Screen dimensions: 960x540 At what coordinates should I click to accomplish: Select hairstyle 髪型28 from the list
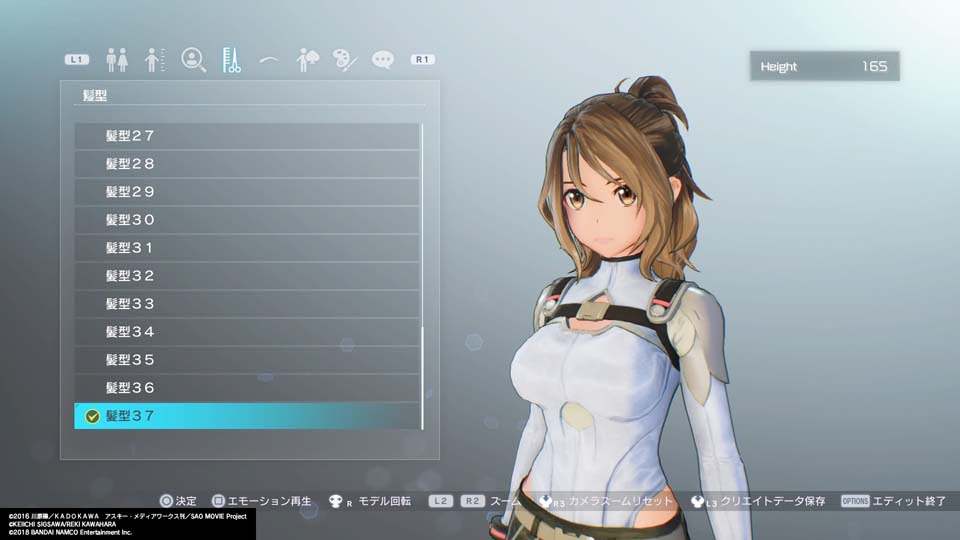point(247,164)
